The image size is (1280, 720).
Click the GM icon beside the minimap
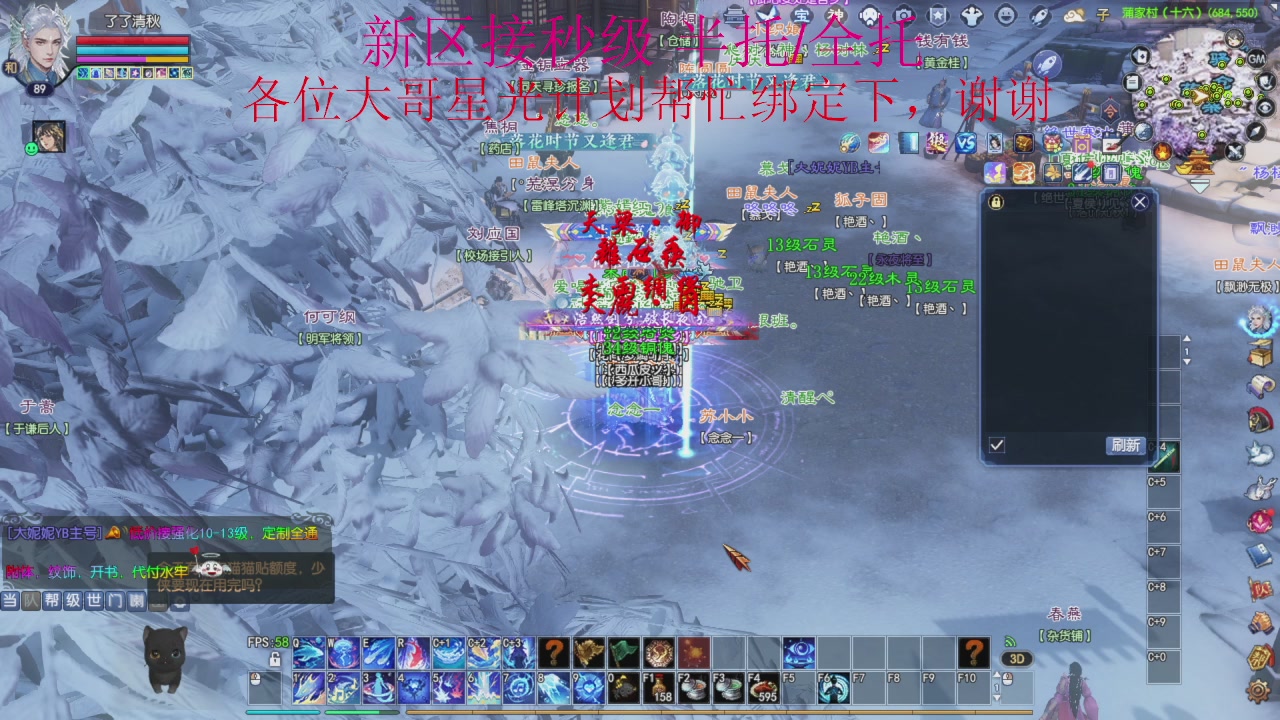[x=1257, y=59]
